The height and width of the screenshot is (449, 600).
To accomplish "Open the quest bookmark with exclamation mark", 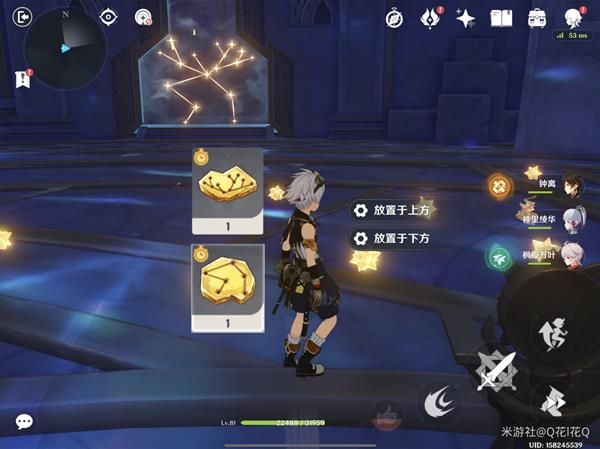I will [22, 77].
